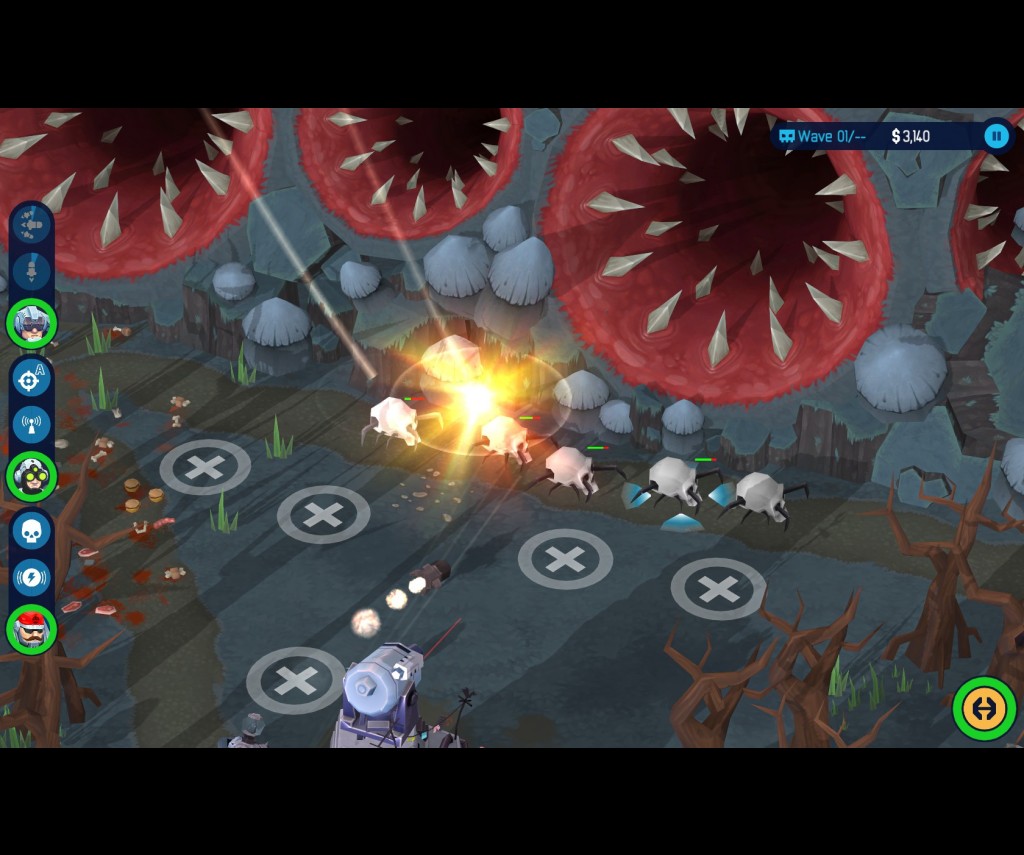This screenshot has width=1024, height=855.
Task: Select the hero wearing night-vision goggles
Action: point(32,477)
